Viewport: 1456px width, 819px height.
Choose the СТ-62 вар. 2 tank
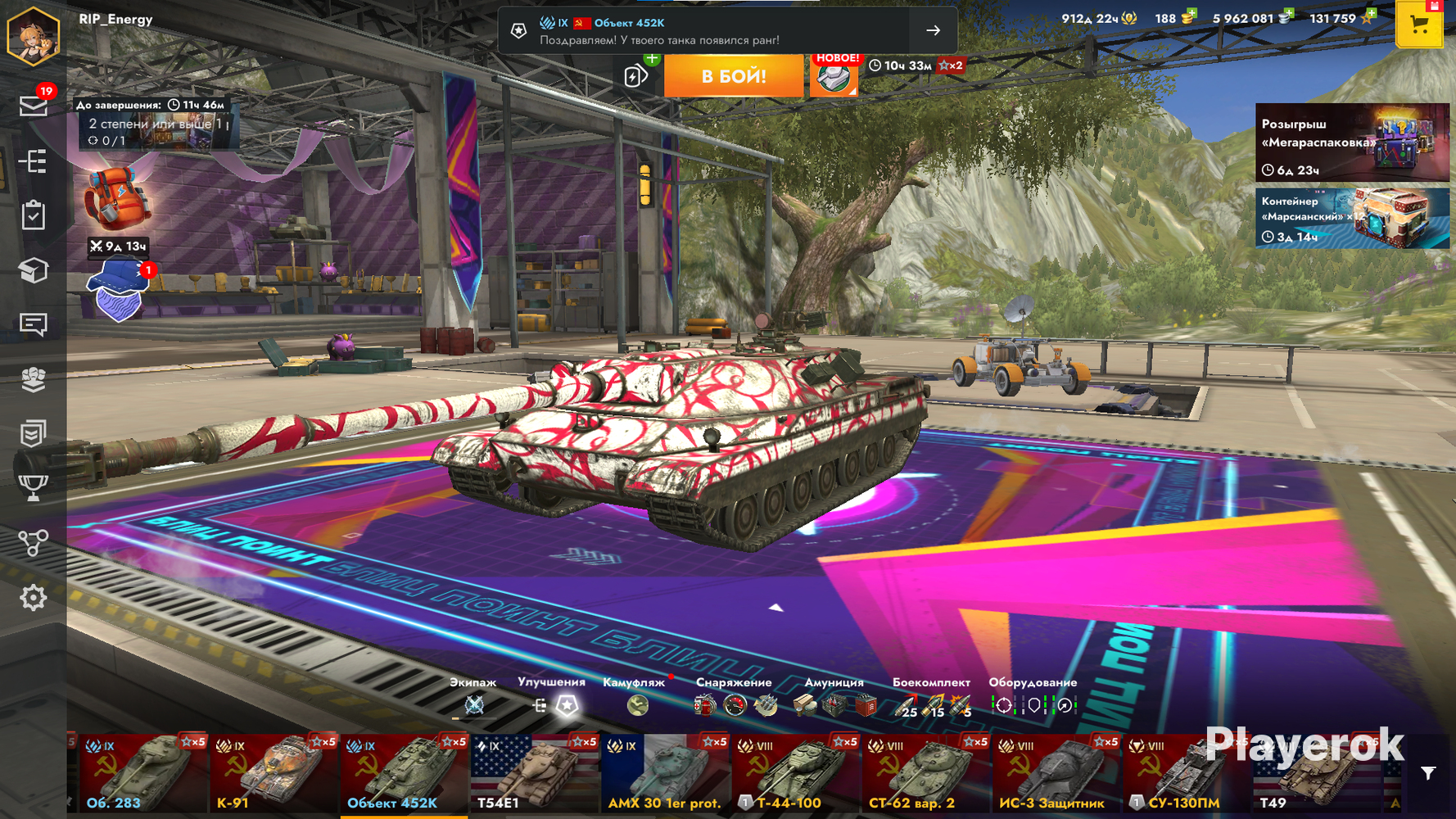click(x=925, y=774)
